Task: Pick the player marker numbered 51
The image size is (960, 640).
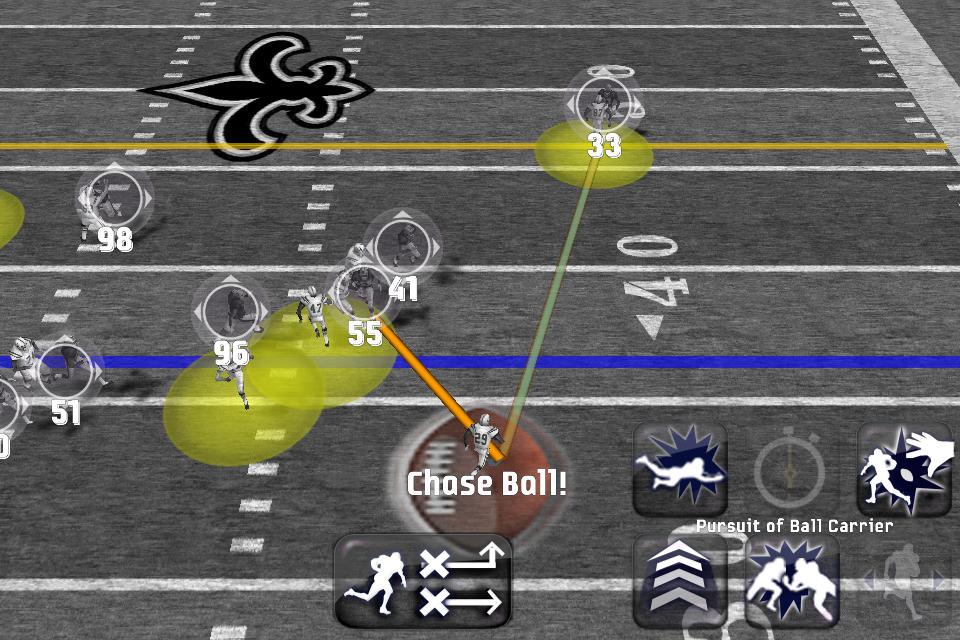Action: click(x=66, y=372)
